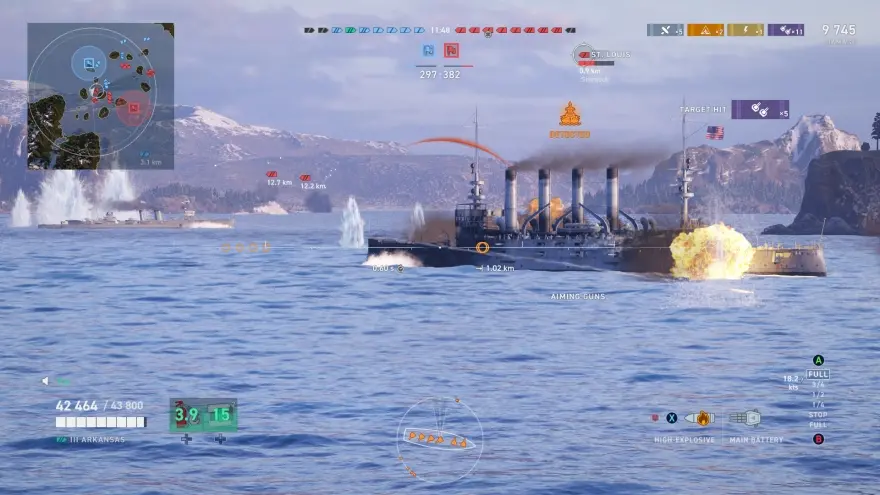880x495 pixels.
Task: Click the purple shell hits ribbon at top
Action: pos(785,30)
